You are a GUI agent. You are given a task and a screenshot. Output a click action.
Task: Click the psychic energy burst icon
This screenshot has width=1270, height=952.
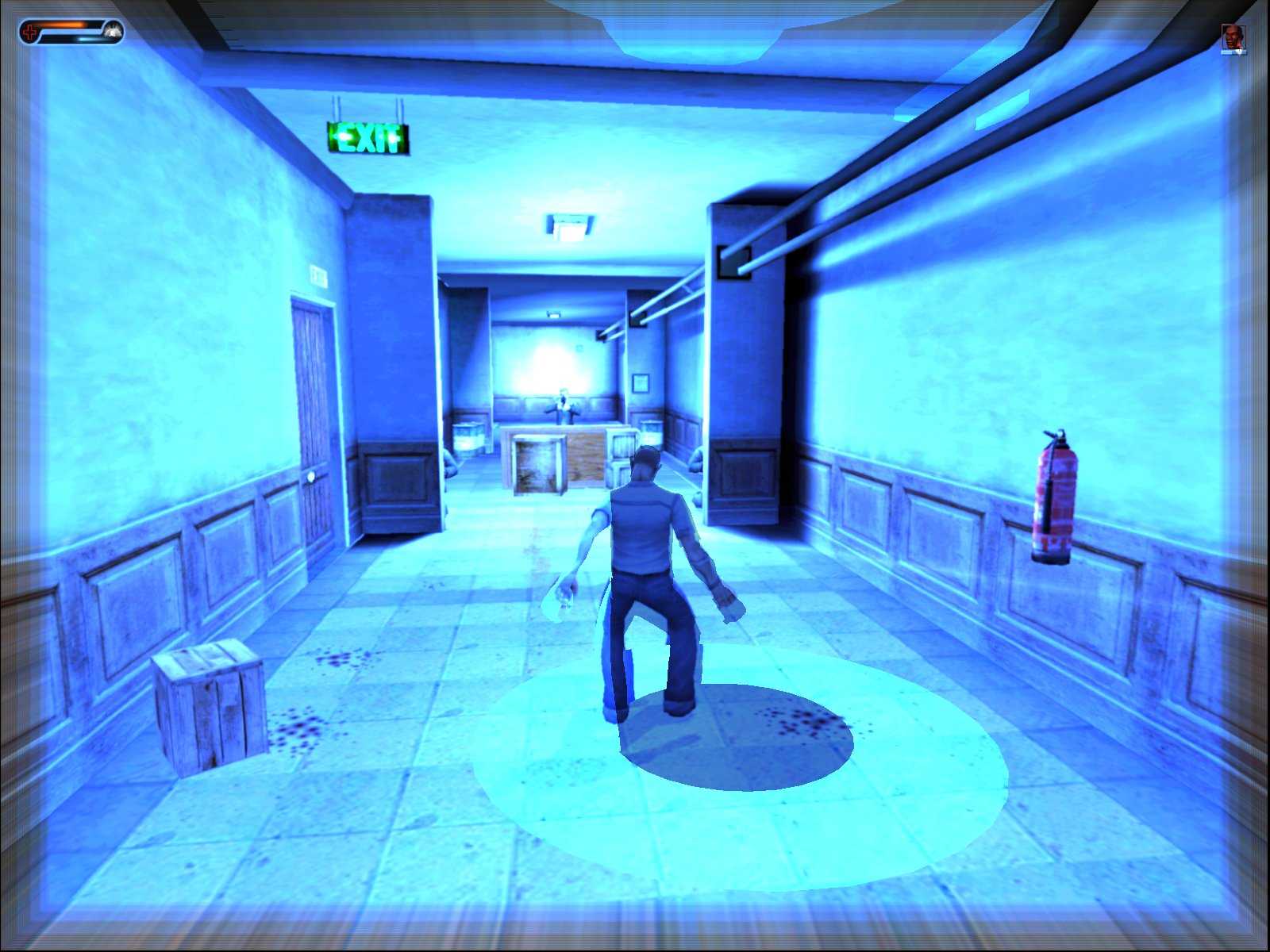click(111, 31)
